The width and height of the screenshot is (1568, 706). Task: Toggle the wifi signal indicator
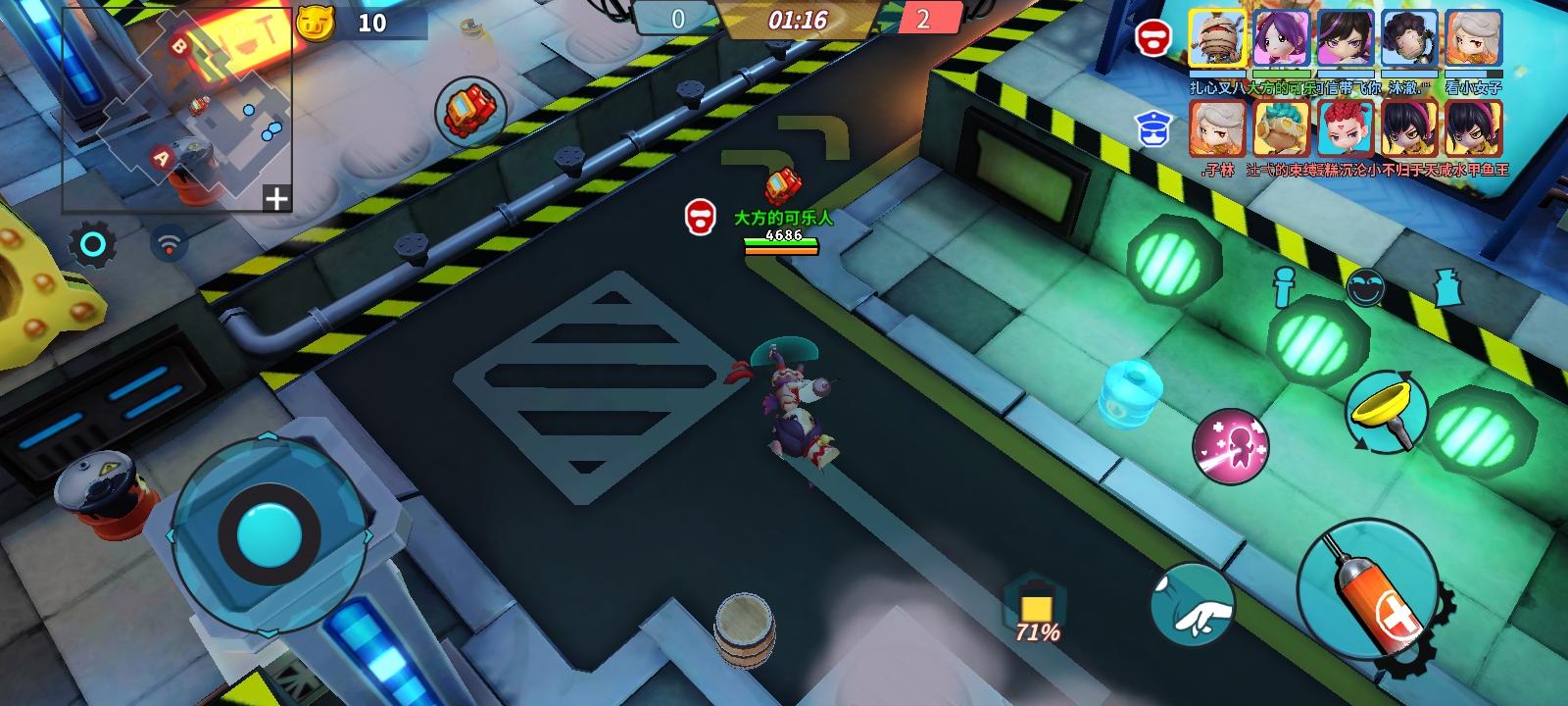(x=171, y=244)
